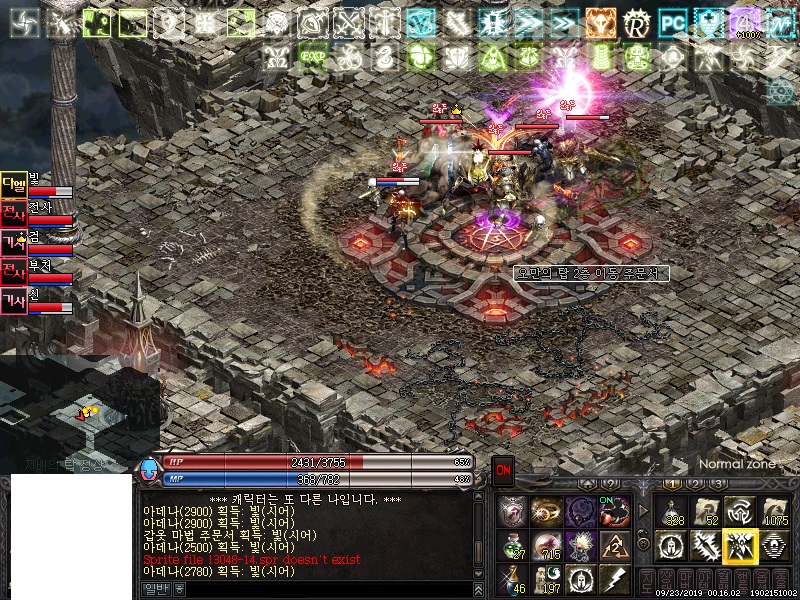
Task: Click the PC buff icon
Action: [673, 21]
